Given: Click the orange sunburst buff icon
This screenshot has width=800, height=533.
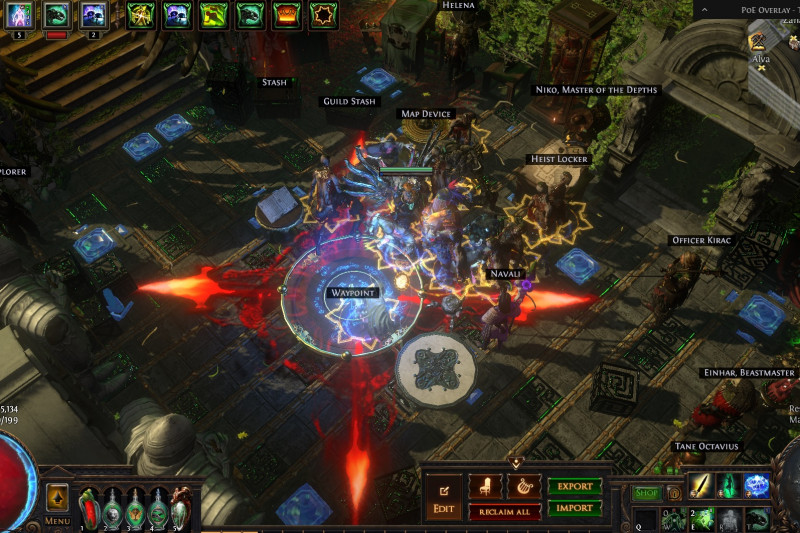Looking at the screenshot, I should click(x=323, y=15).
